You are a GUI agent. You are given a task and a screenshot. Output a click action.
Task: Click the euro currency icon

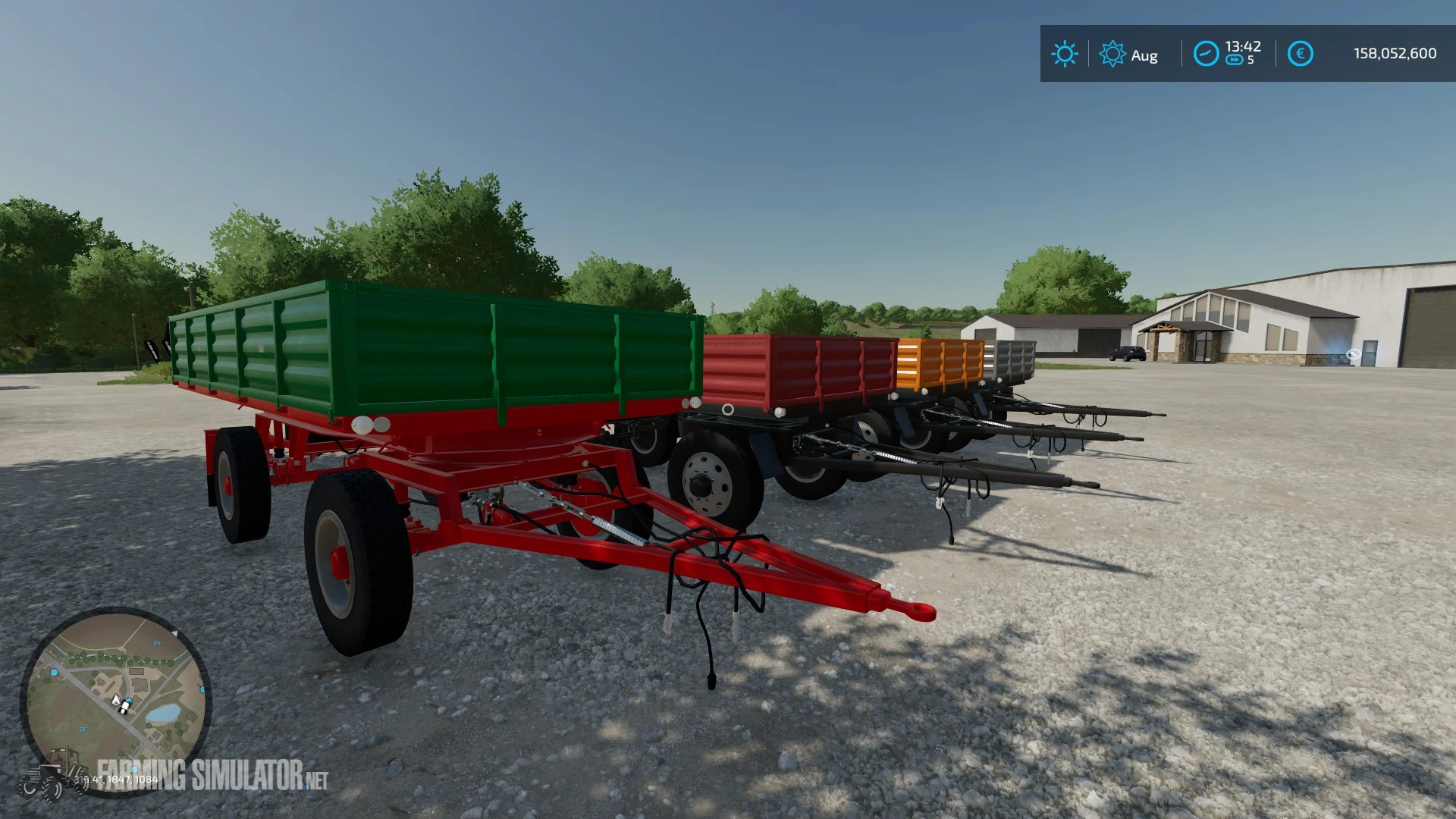1299,52
